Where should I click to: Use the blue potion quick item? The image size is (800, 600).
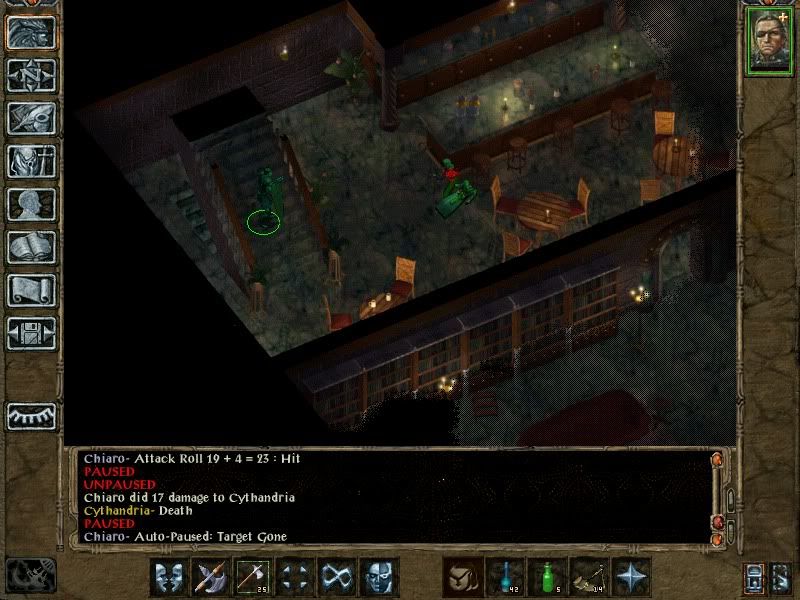(506, 577)
